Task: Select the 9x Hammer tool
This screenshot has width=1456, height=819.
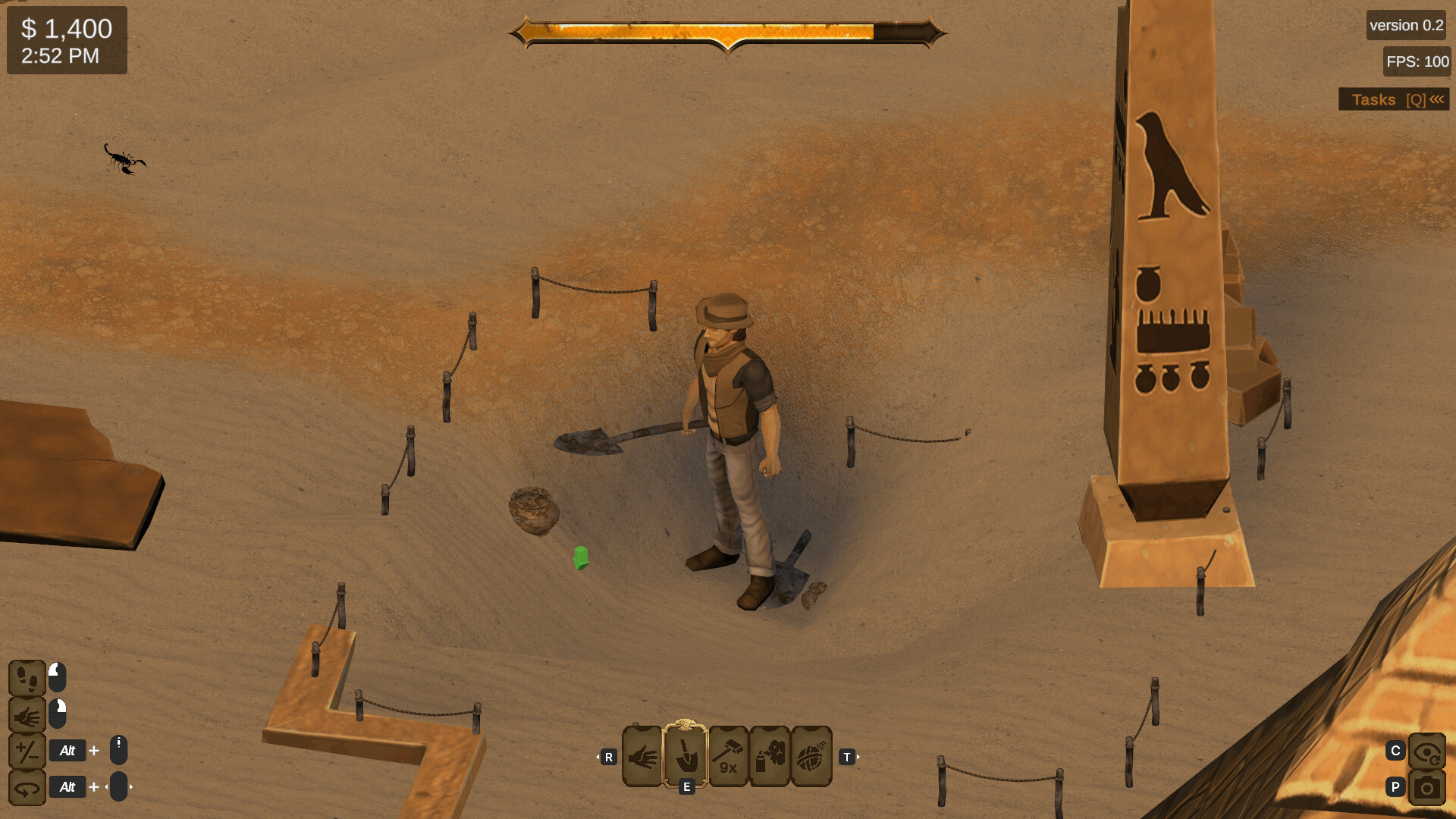Action: tap(728, 756)
